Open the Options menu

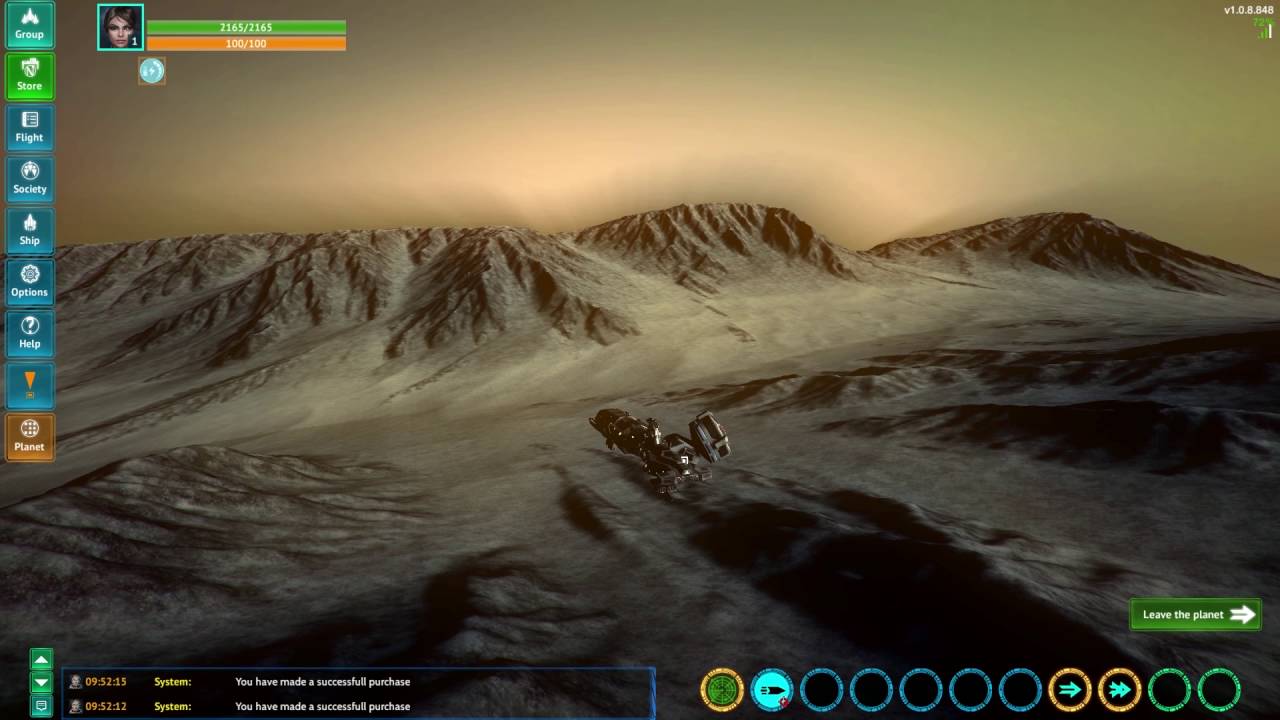coord(29,282)
